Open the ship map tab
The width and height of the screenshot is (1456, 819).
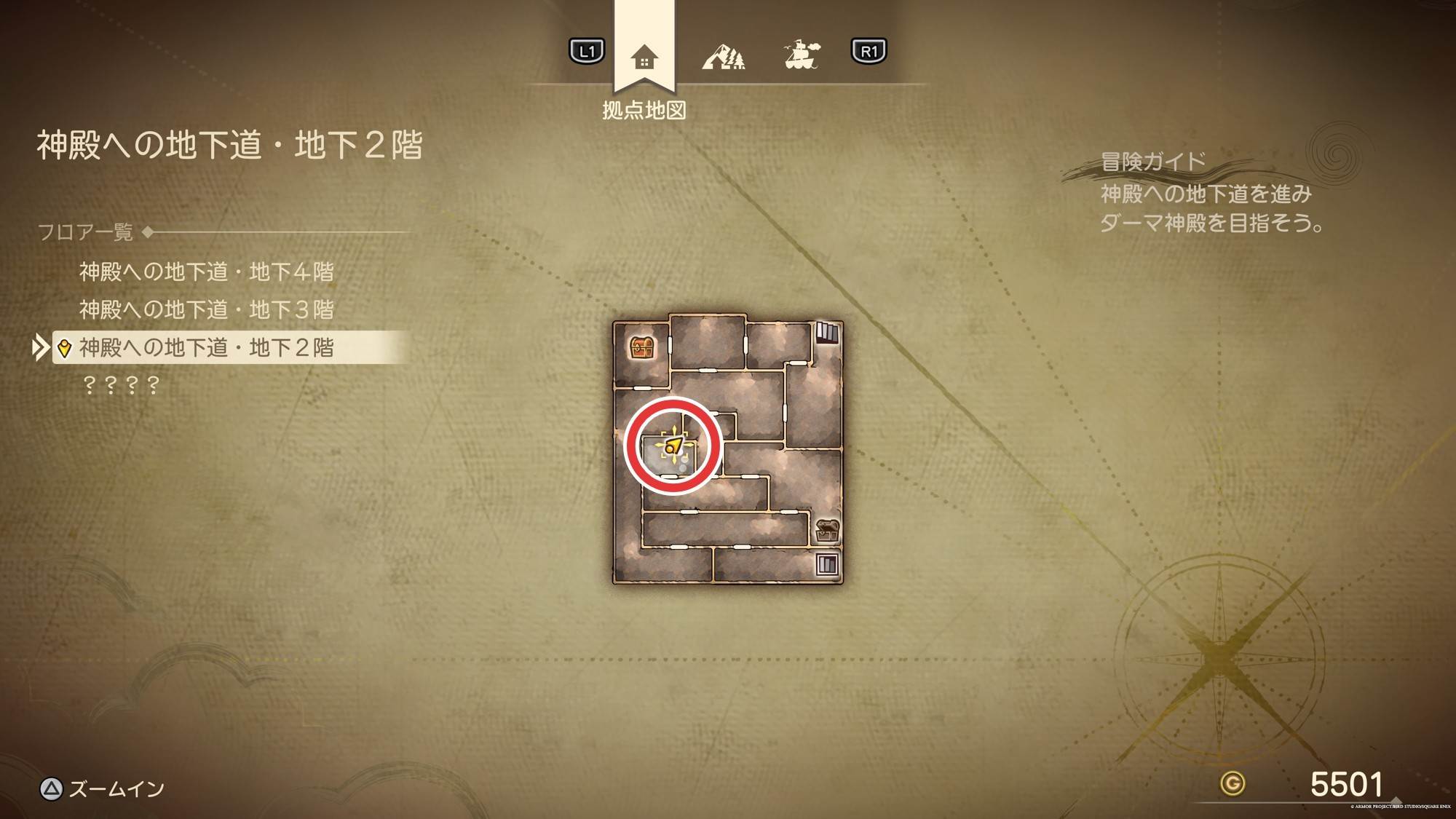[801, 55]
